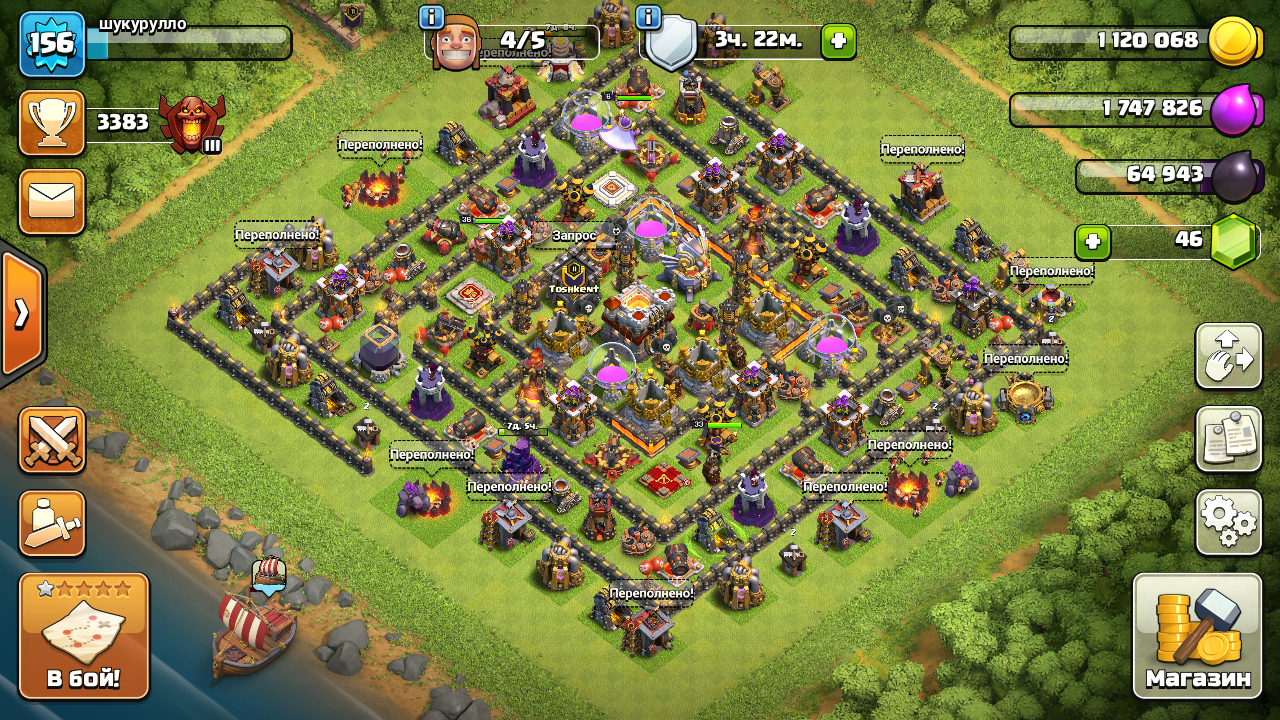Viewport: 1280px width, 720px height.
Task: Start an attack with В бой!
Action: 84,636
